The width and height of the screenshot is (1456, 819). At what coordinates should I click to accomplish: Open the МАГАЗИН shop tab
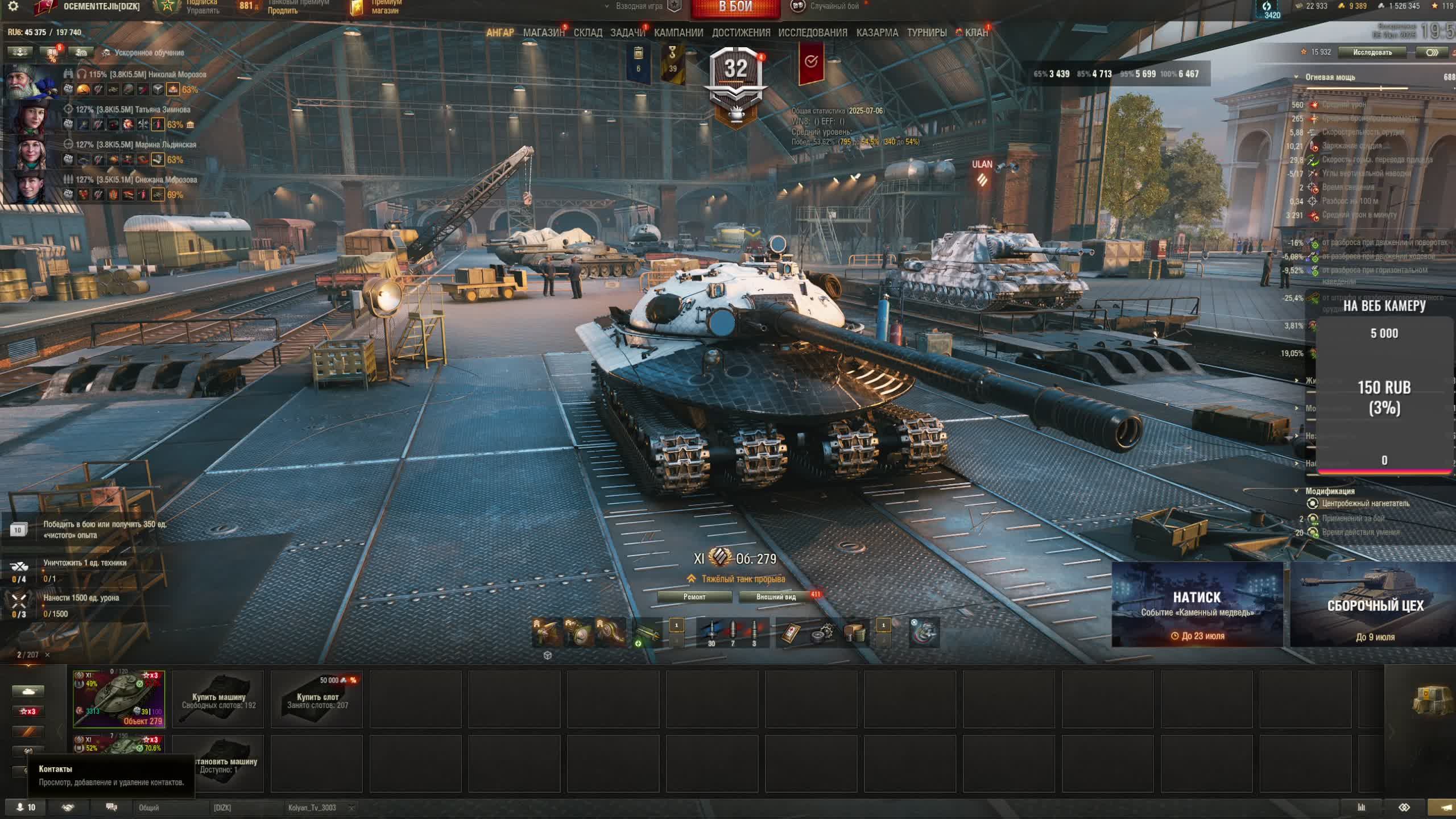(543, 33)
